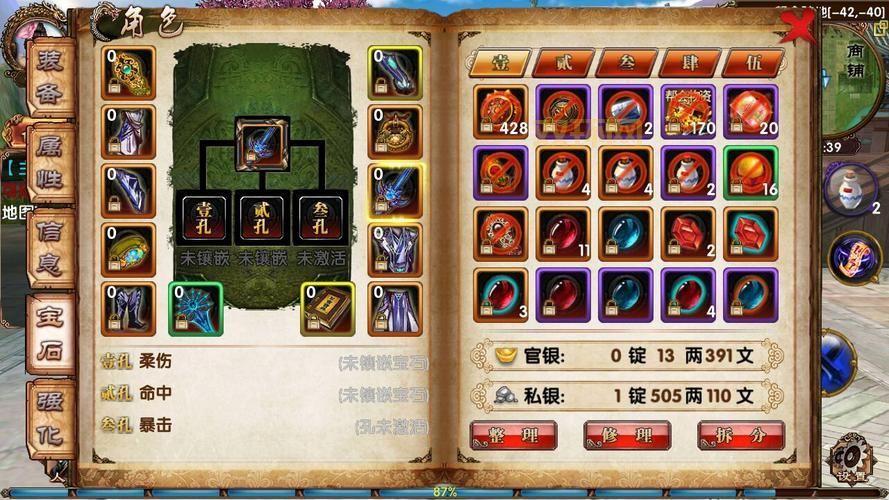Select the 宝石 gem tab
Screen dimensions: 889x500
pyautogui.click(x=50, y=335)
